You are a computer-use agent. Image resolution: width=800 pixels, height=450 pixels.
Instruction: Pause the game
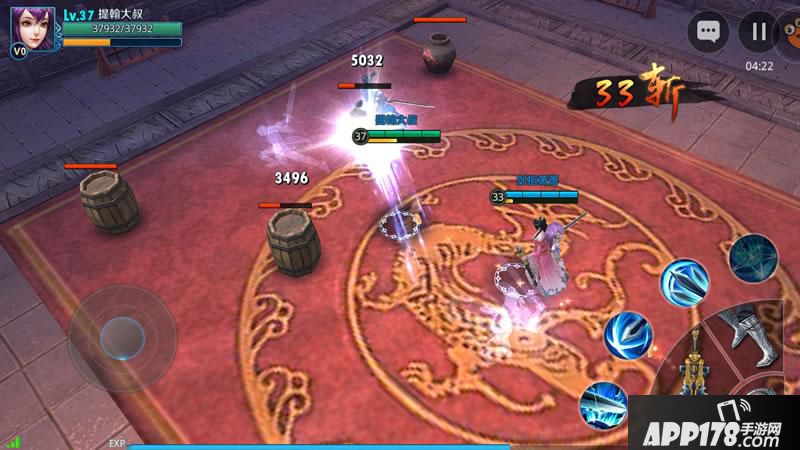pos(758,32)
